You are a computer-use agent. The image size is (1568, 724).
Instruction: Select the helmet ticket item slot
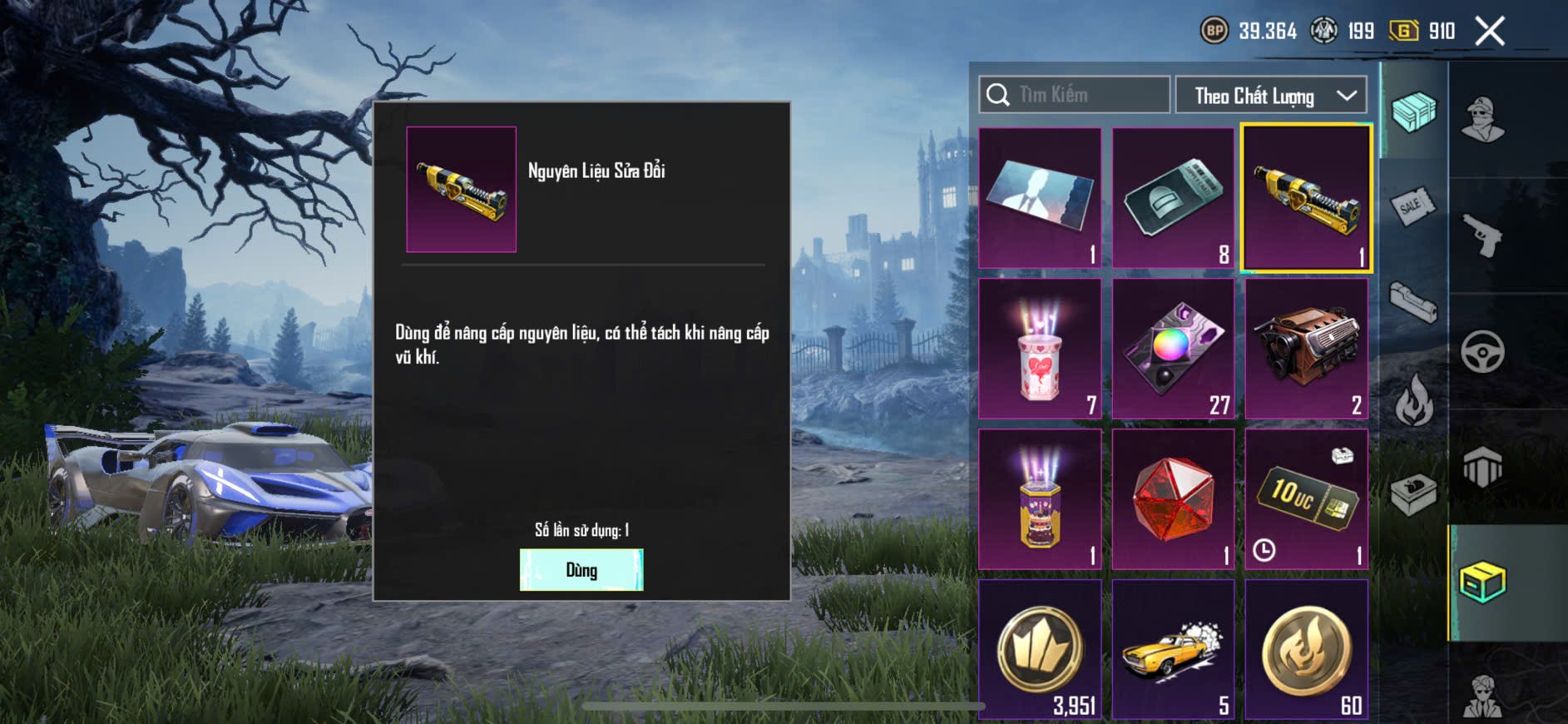tap(1173, 198)
